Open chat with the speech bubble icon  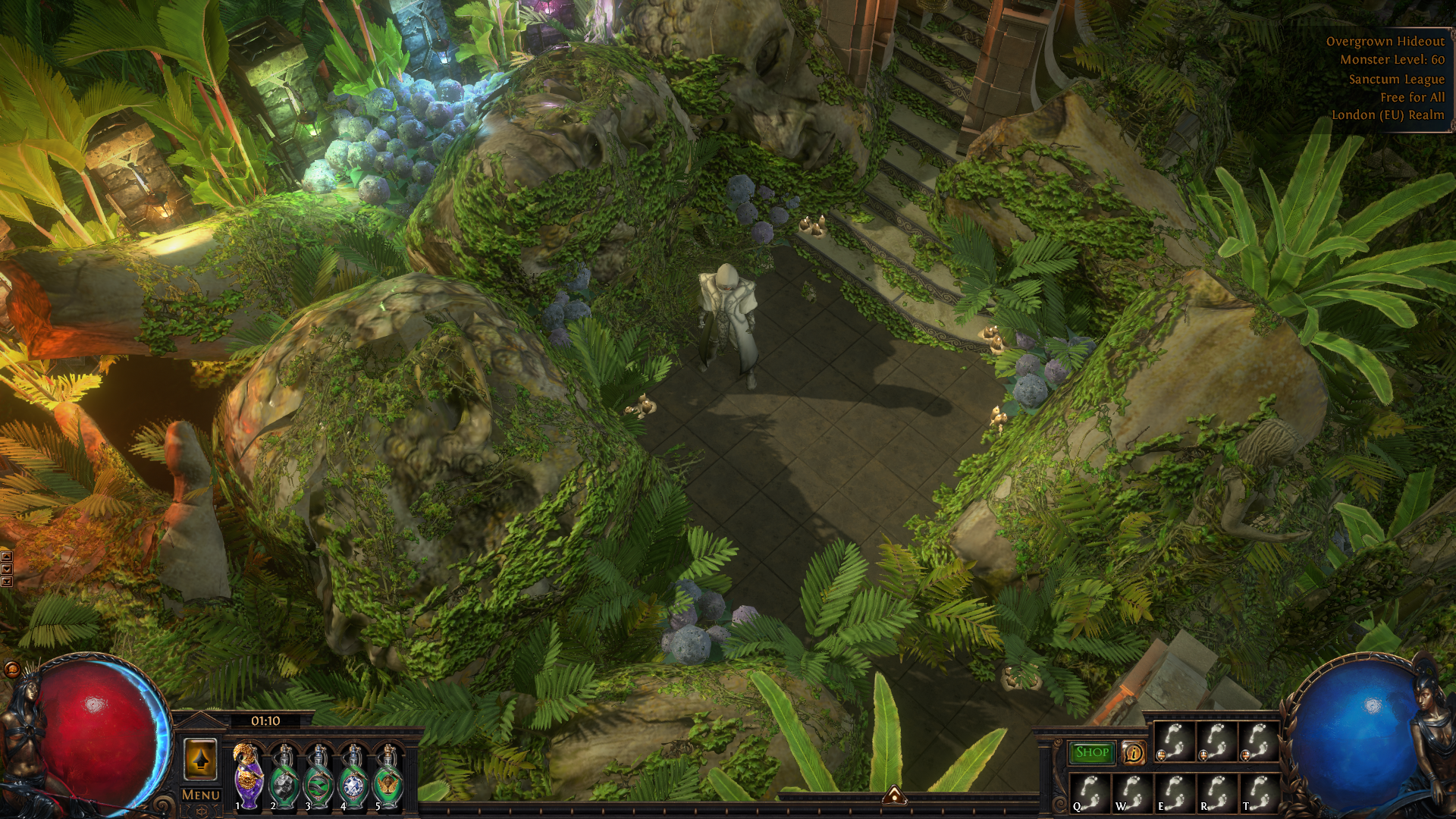[11, 670]
